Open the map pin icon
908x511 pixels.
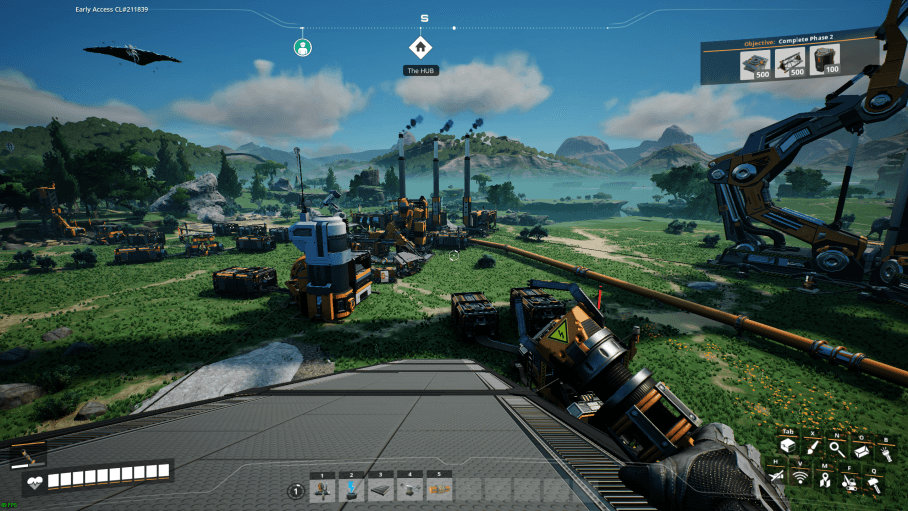click(824, 480)
